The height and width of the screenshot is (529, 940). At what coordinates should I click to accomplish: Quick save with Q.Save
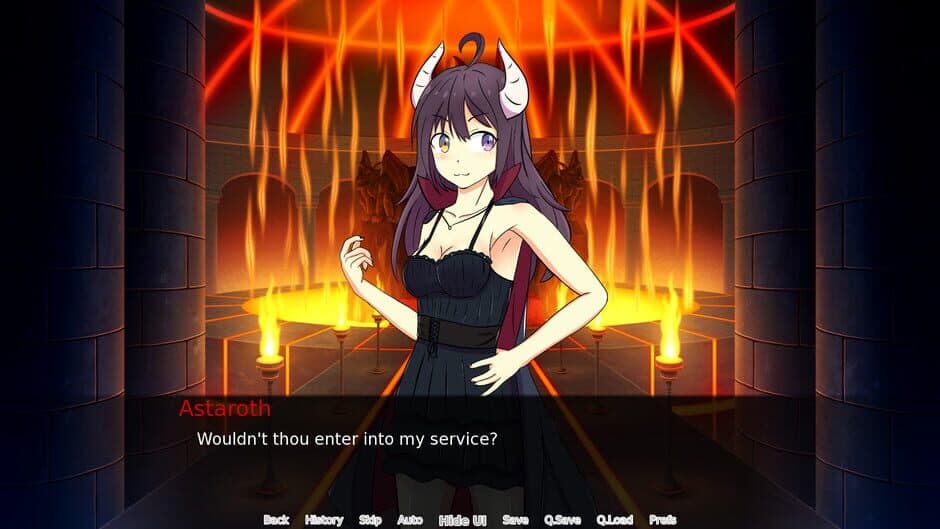pos(563,520)
